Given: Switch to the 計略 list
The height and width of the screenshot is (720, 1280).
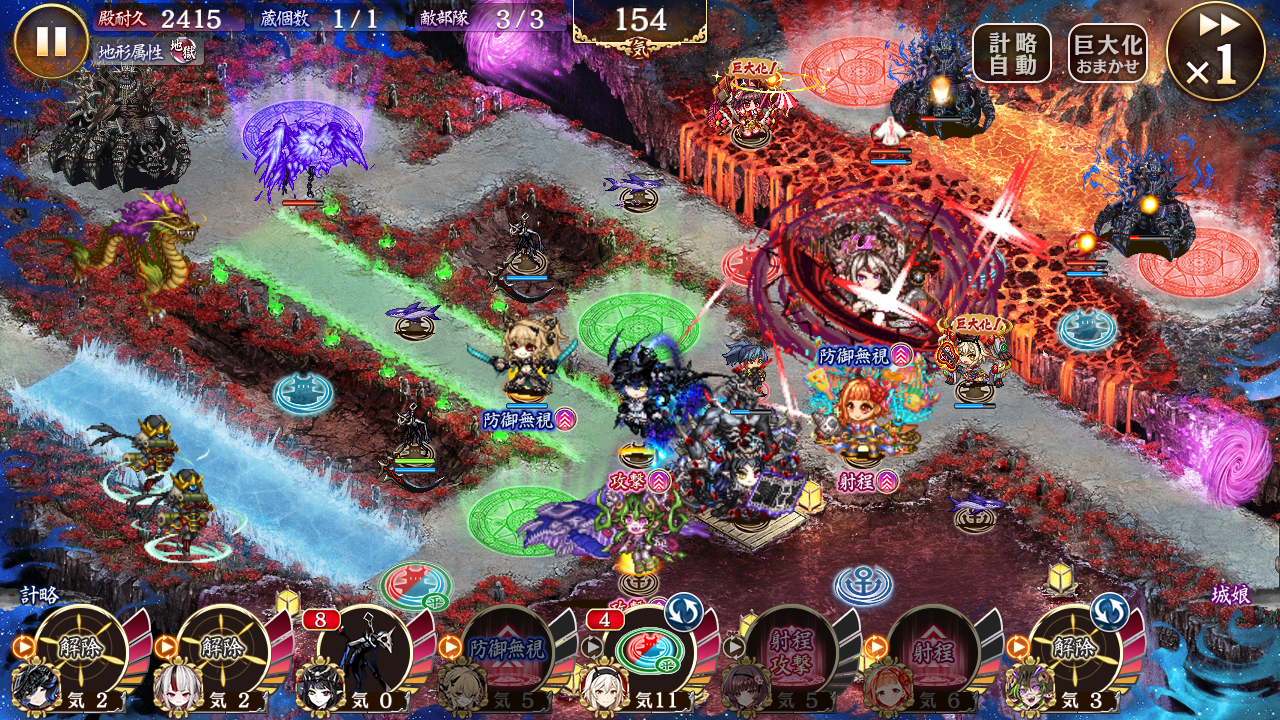Looking at the screenshot, I should click(40, 595).
